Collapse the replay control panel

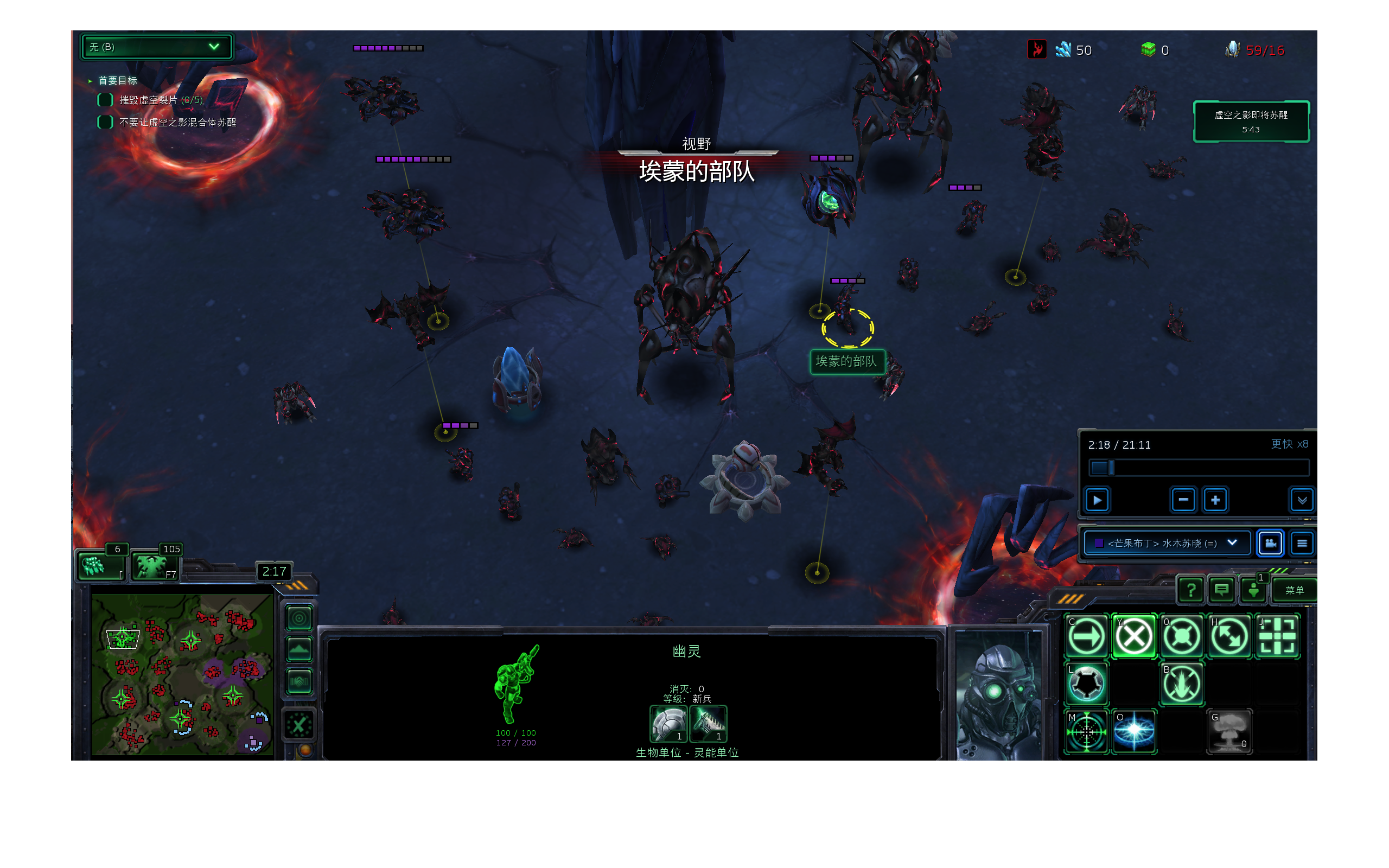1302,500
